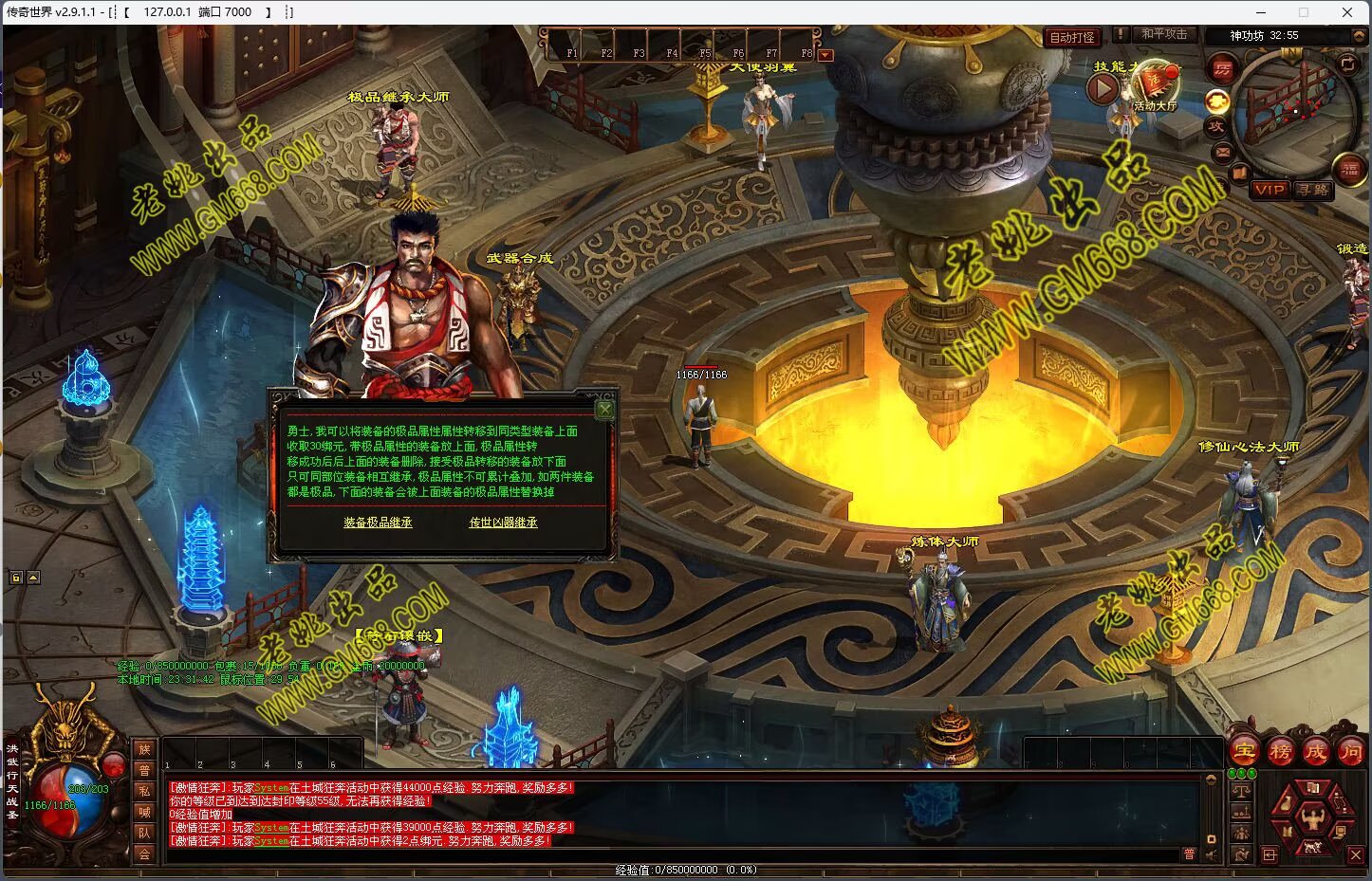Open the 历 calendar round button
This screenshot has width=1372, height=881.
[1221, 68]
